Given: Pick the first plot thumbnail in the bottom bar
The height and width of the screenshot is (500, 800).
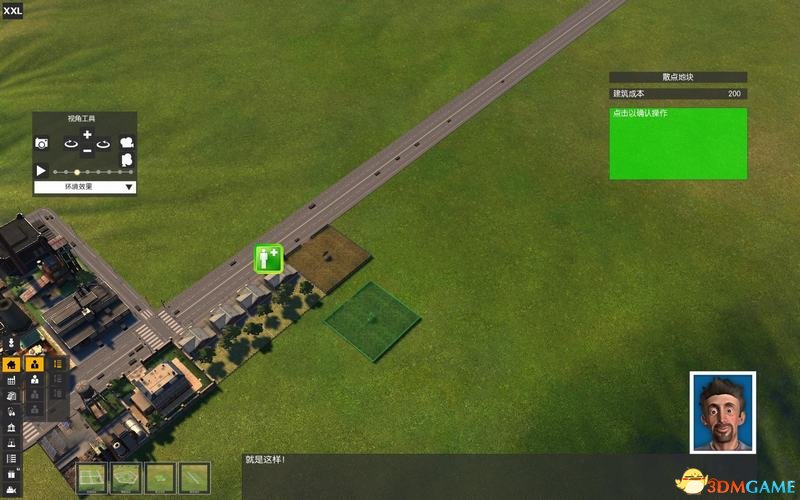Looking at the screenshot, I should (92, 477).
